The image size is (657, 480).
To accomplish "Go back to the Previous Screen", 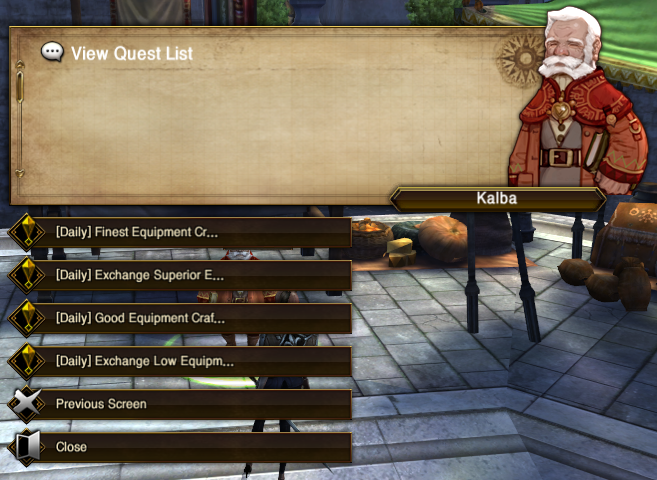I will click(x=180, y=404).
